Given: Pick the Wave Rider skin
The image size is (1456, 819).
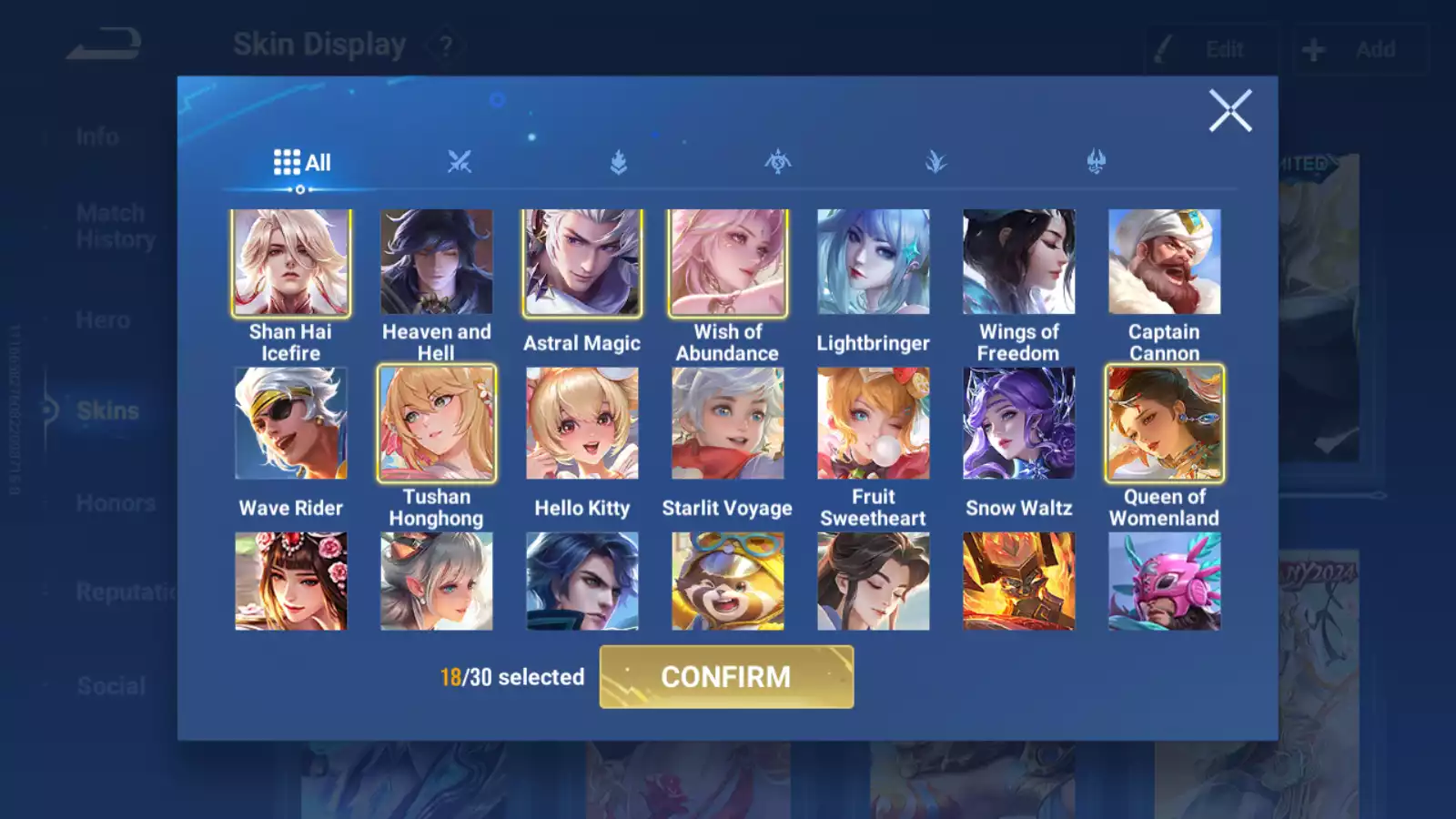Looking at the screenshot, I should click(x=290, y=423).
